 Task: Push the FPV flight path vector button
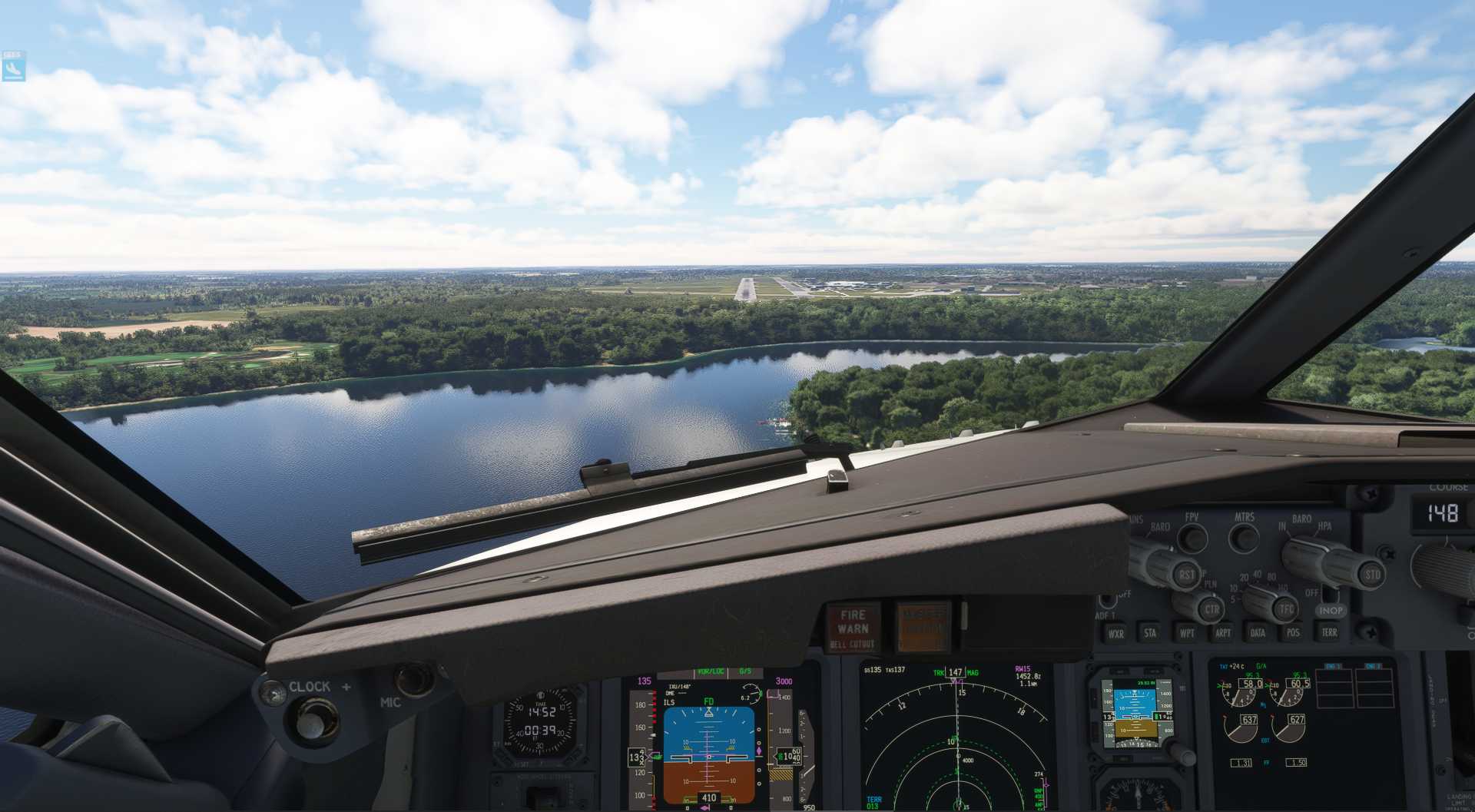1192,538
